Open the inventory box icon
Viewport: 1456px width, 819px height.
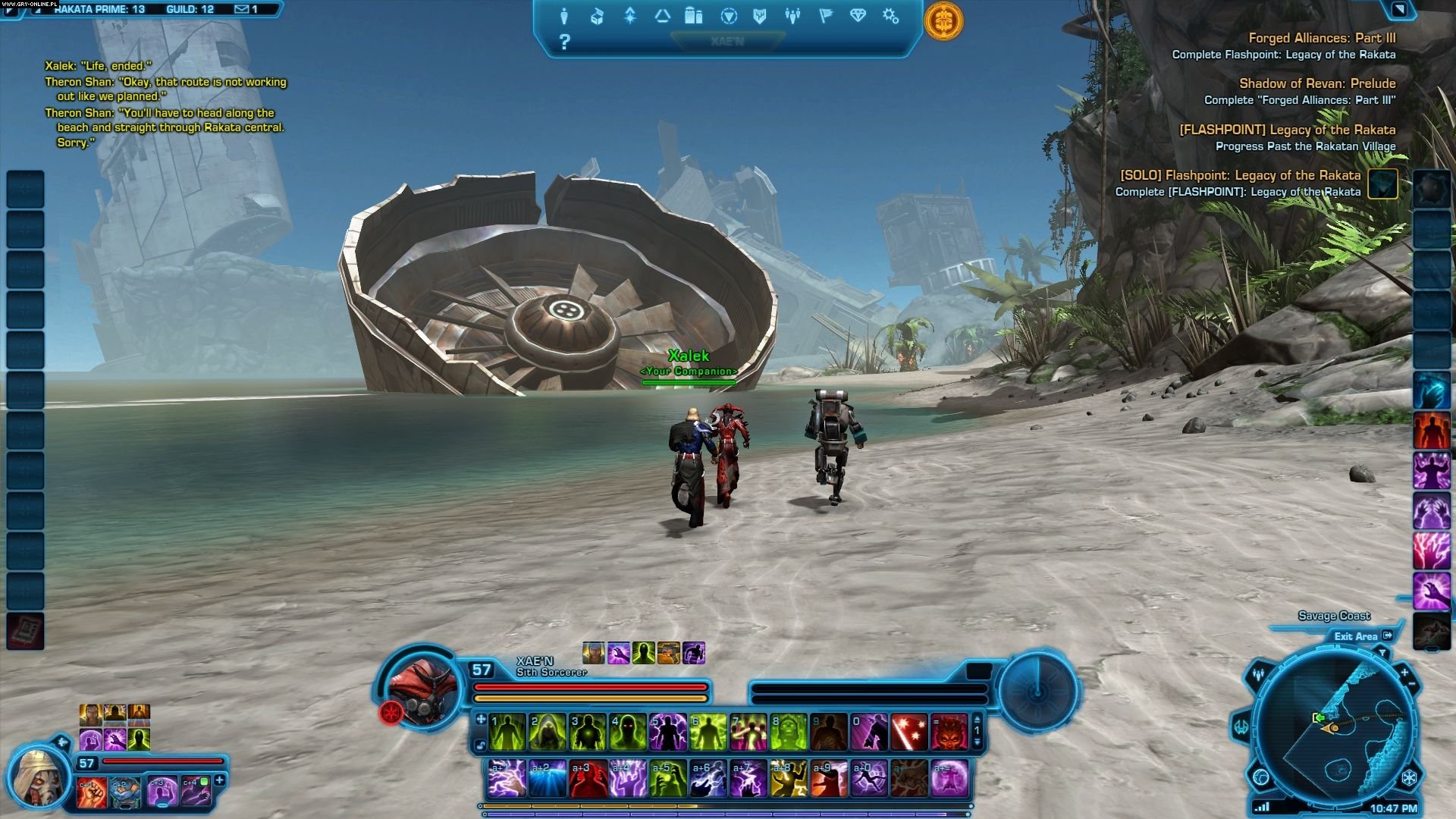tap(597, 16)
